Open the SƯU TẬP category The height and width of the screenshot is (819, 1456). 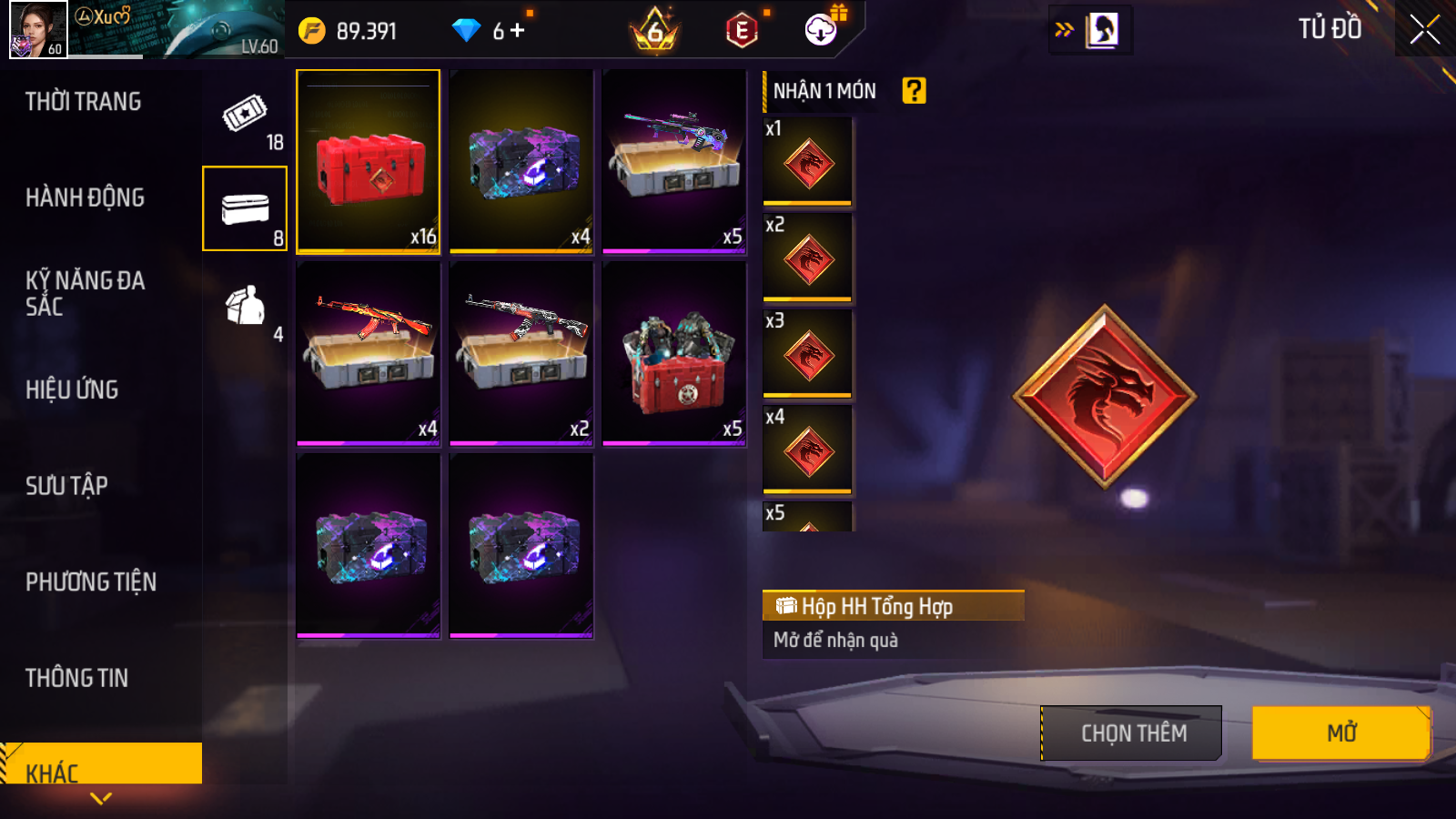[67, 486]
